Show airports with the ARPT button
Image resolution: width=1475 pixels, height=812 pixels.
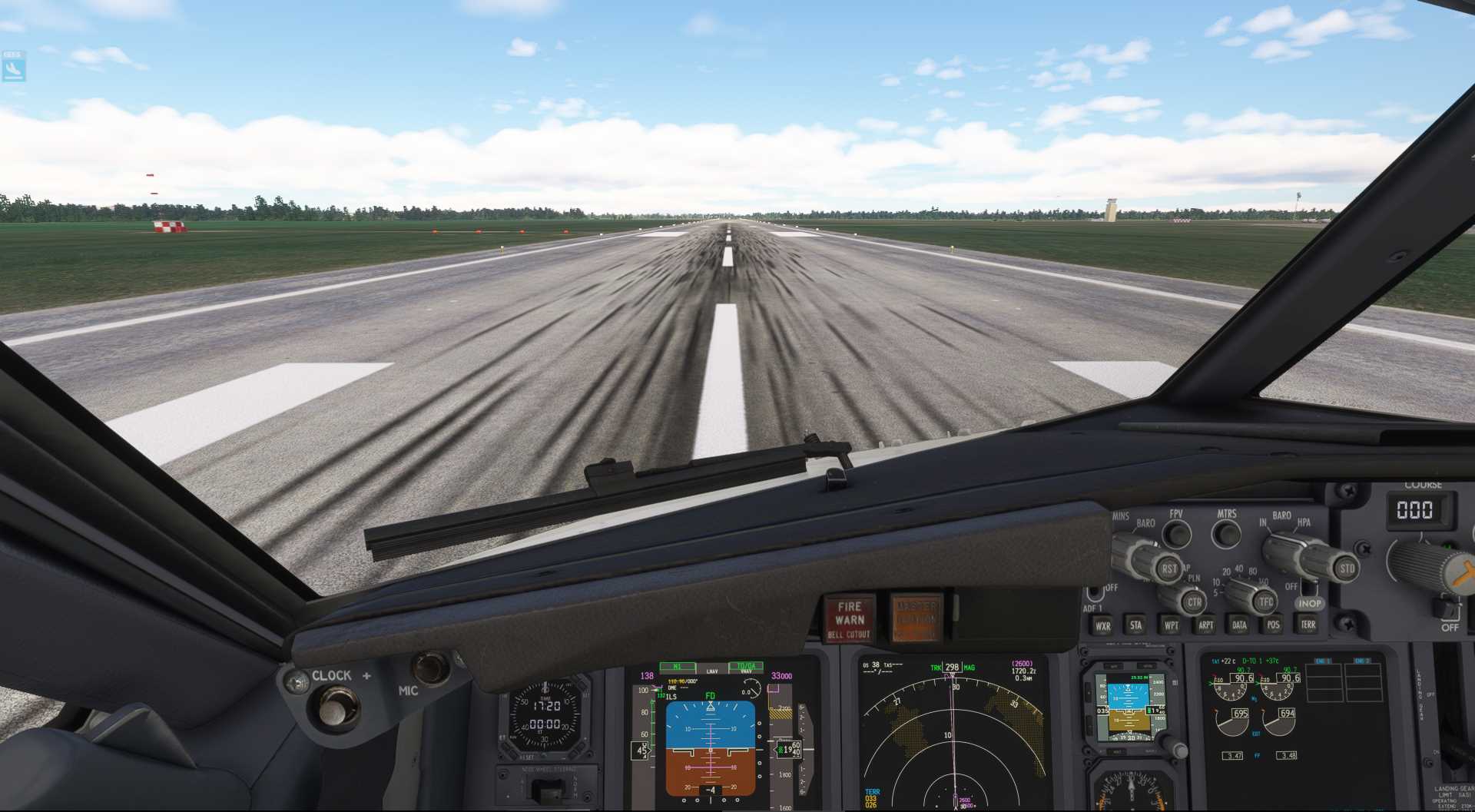tap(1206, 625)
